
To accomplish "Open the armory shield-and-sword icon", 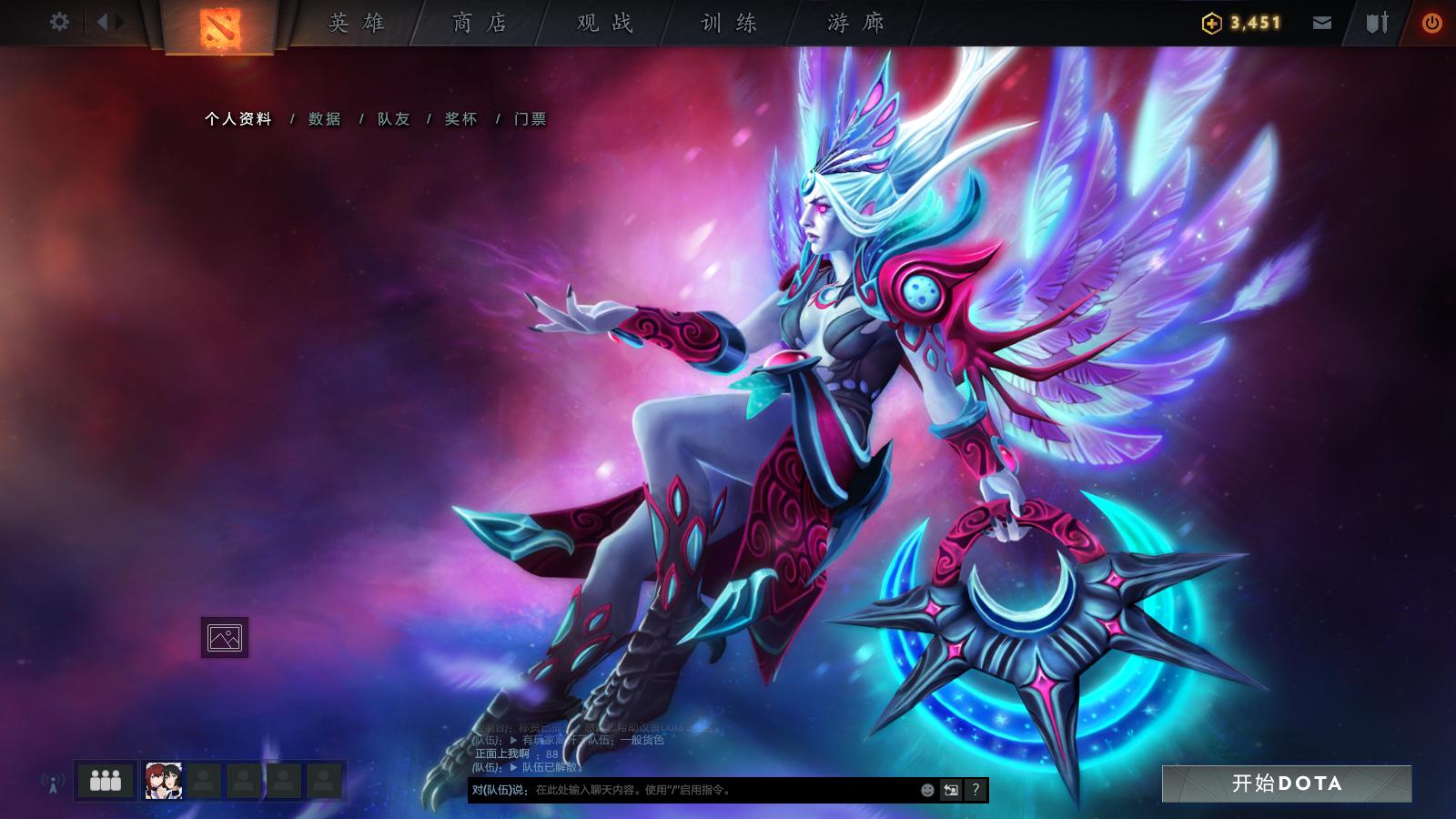I will point(1377,24).
